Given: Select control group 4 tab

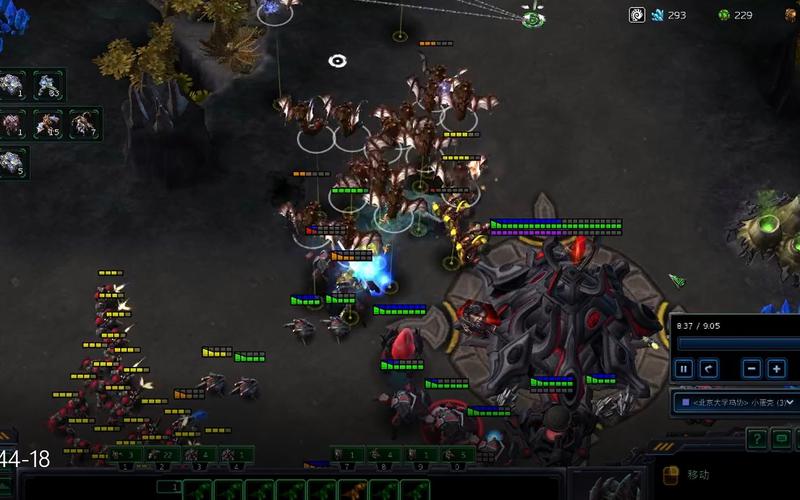Looking at the screenshot, I should [235, 456].
